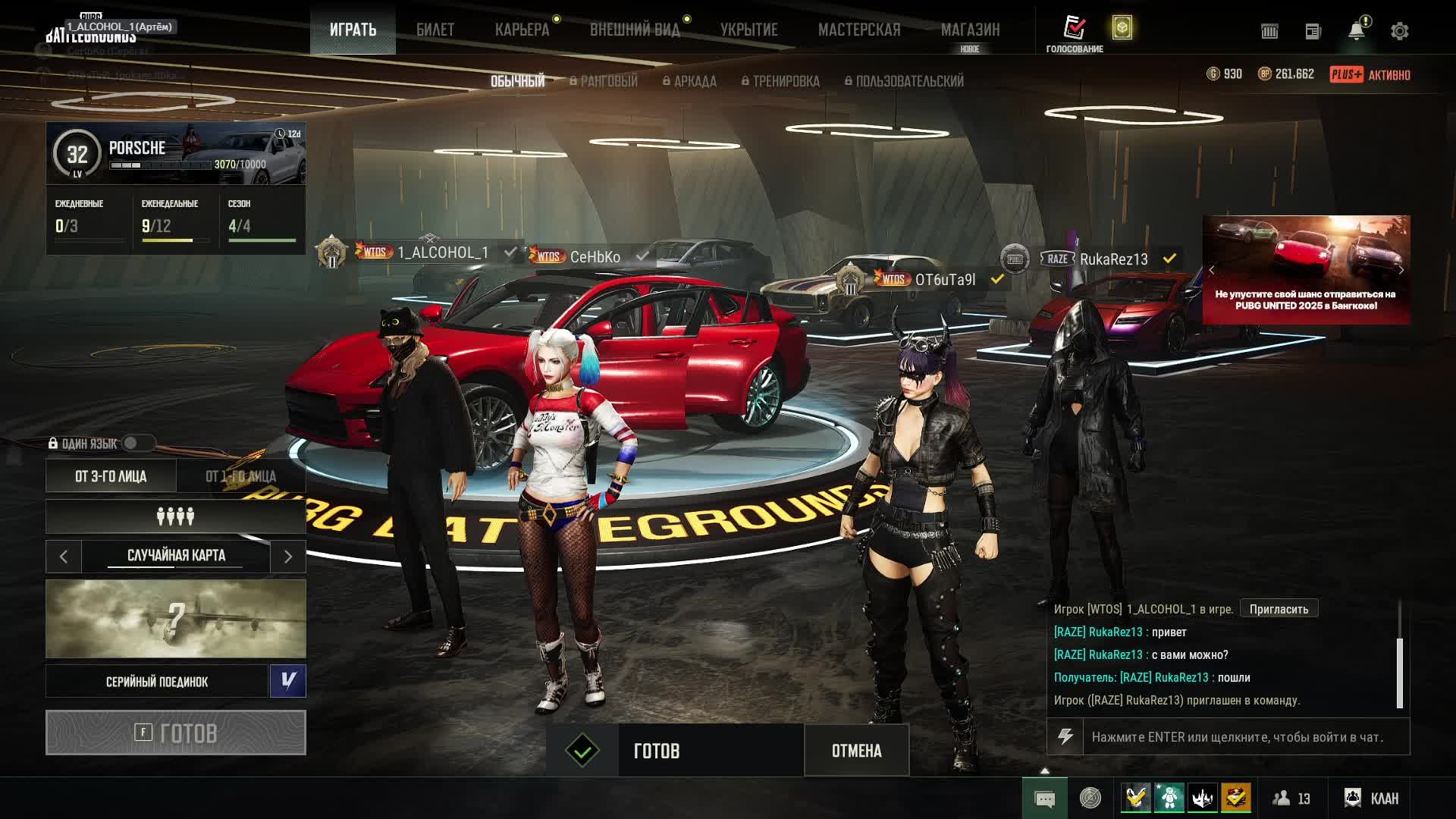Viewport: 1456px width, 819px height.
Task: Open the Укрытие tab
Action: tap(748, 30)
